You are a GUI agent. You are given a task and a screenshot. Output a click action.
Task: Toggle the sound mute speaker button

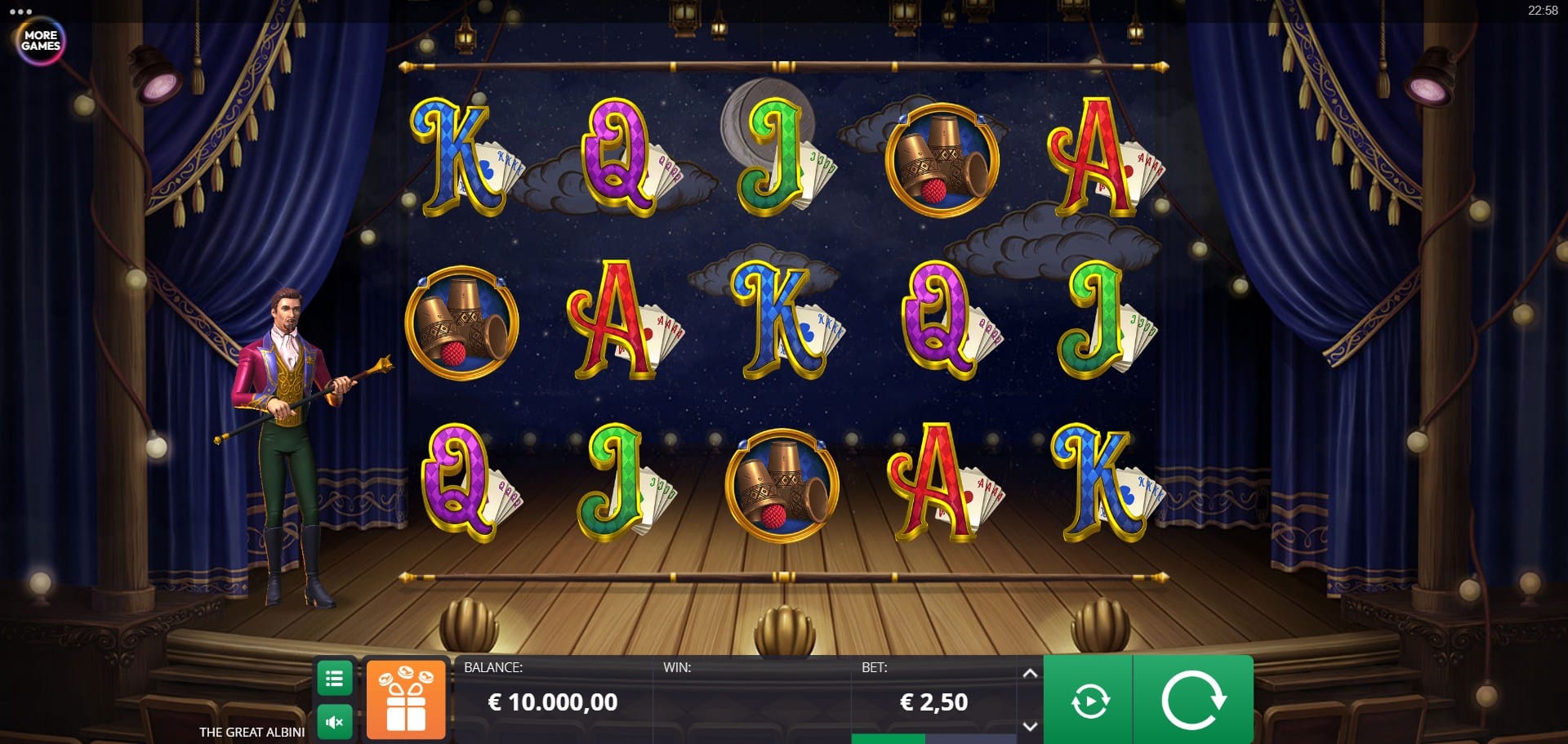334,722
